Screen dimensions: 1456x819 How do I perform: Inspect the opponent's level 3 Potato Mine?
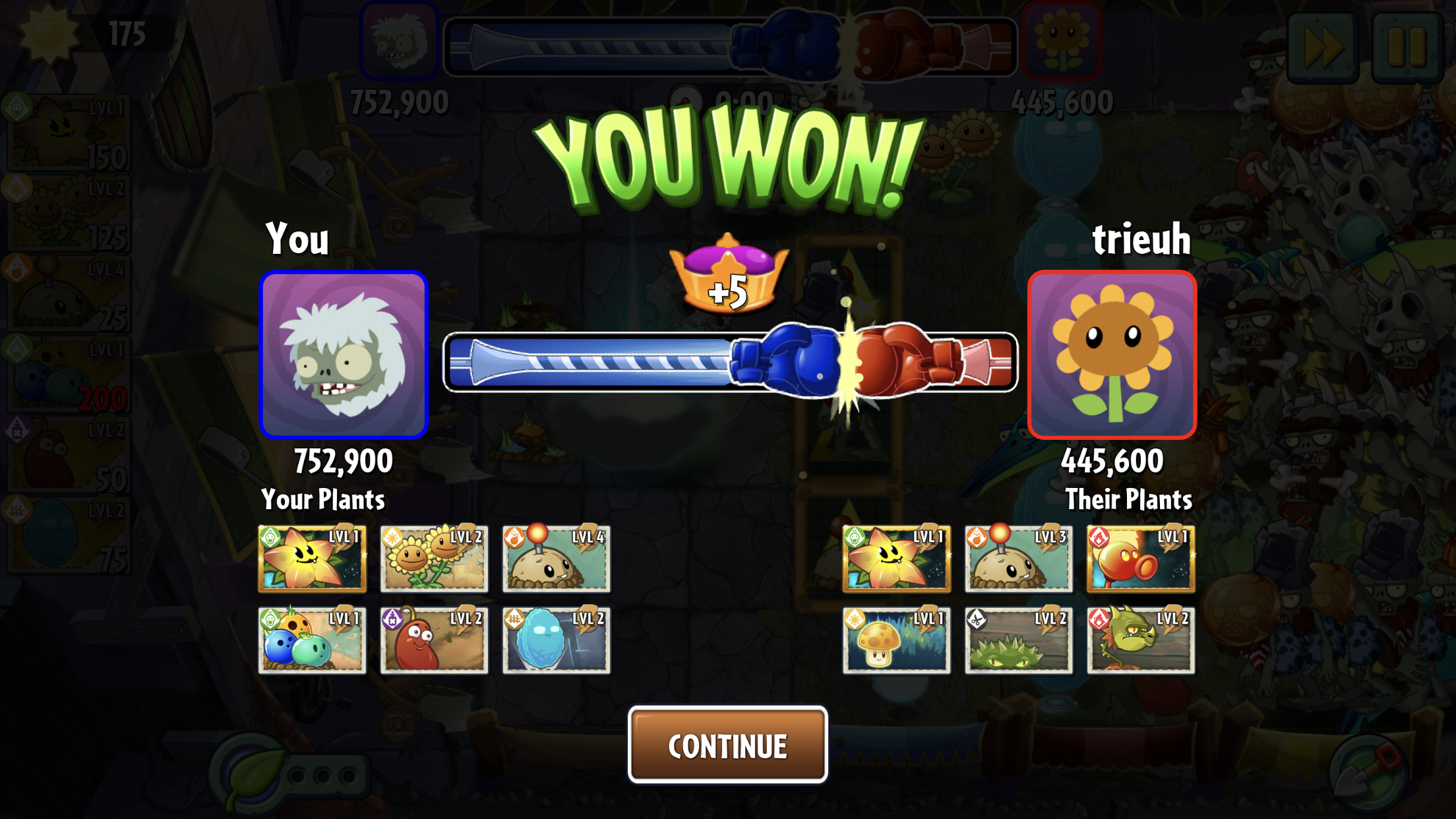[x=1018, y=559]
